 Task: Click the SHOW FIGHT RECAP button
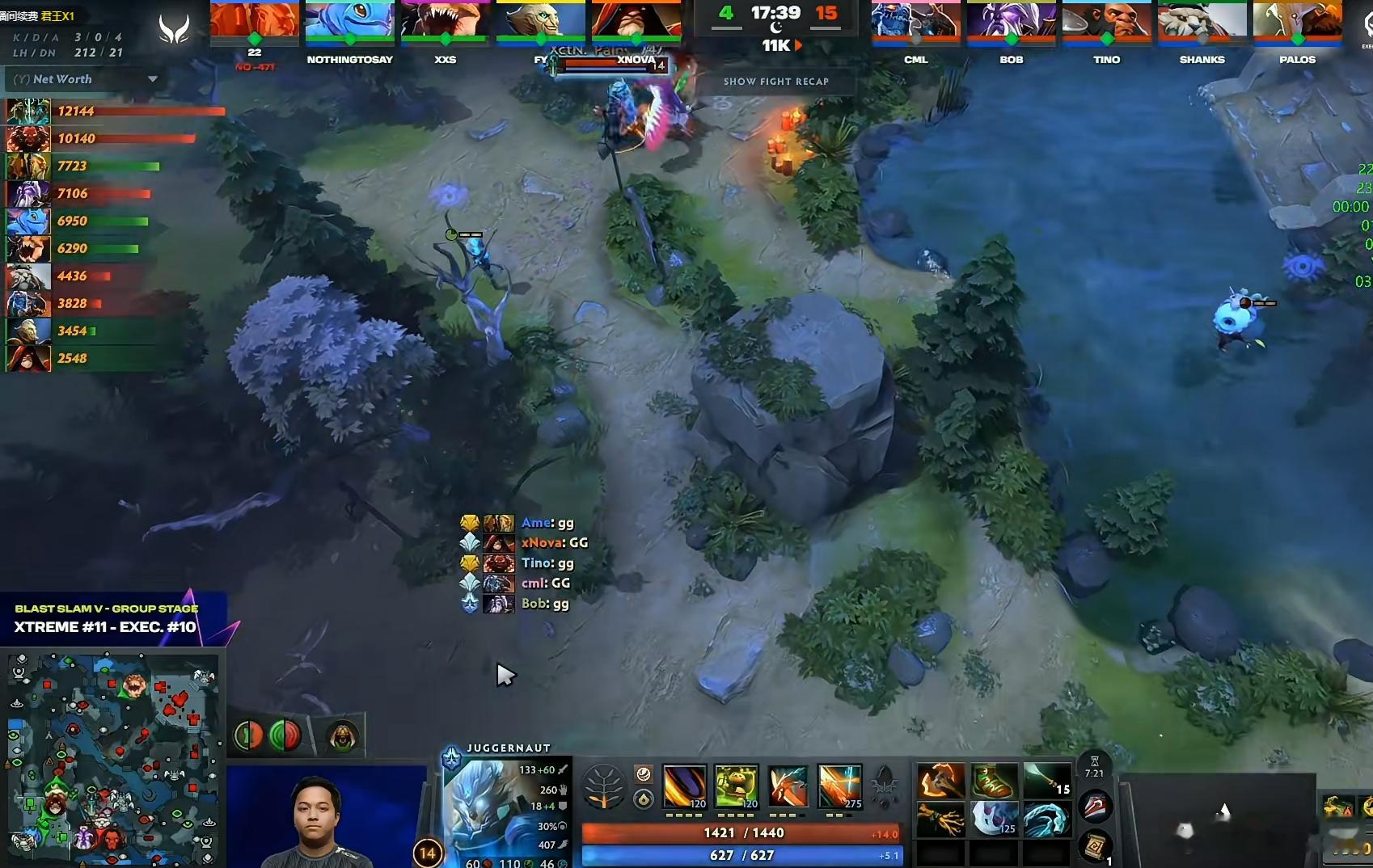coord(777,82)
